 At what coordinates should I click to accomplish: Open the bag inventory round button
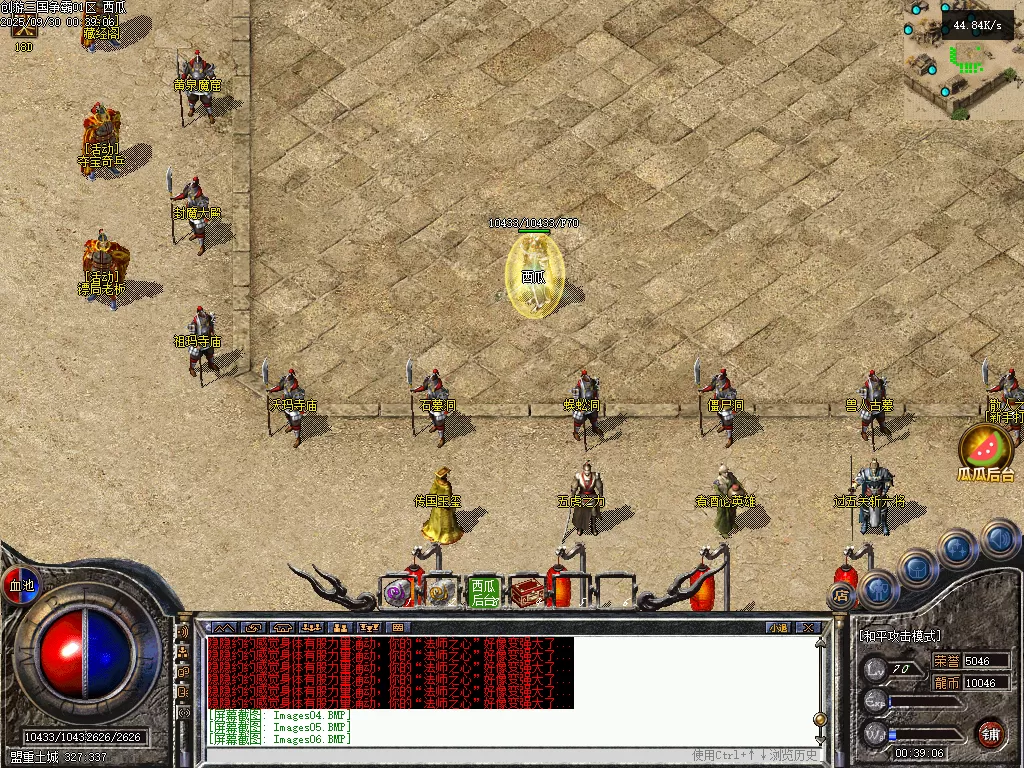(x=918, y=567)
